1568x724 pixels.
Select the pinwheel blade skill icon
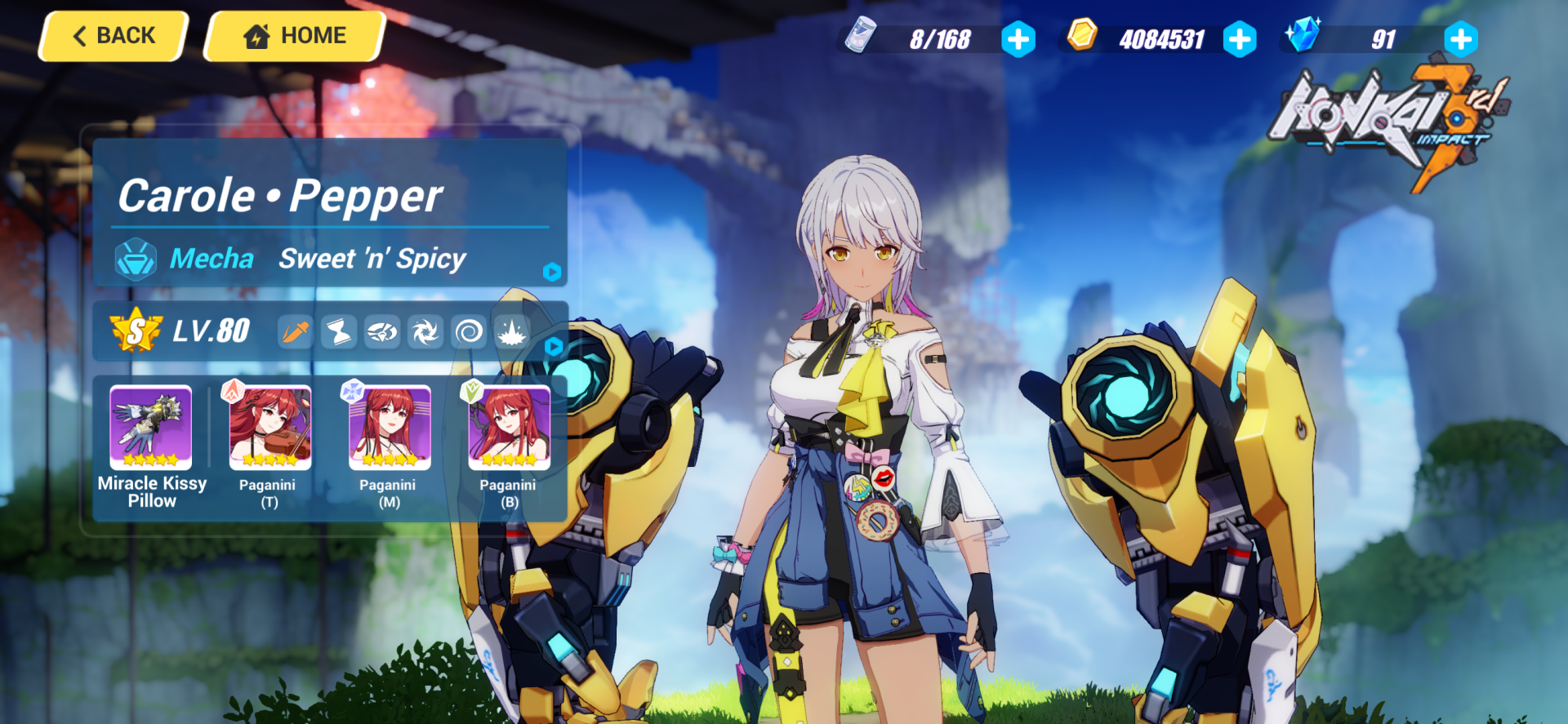point(425,332)
